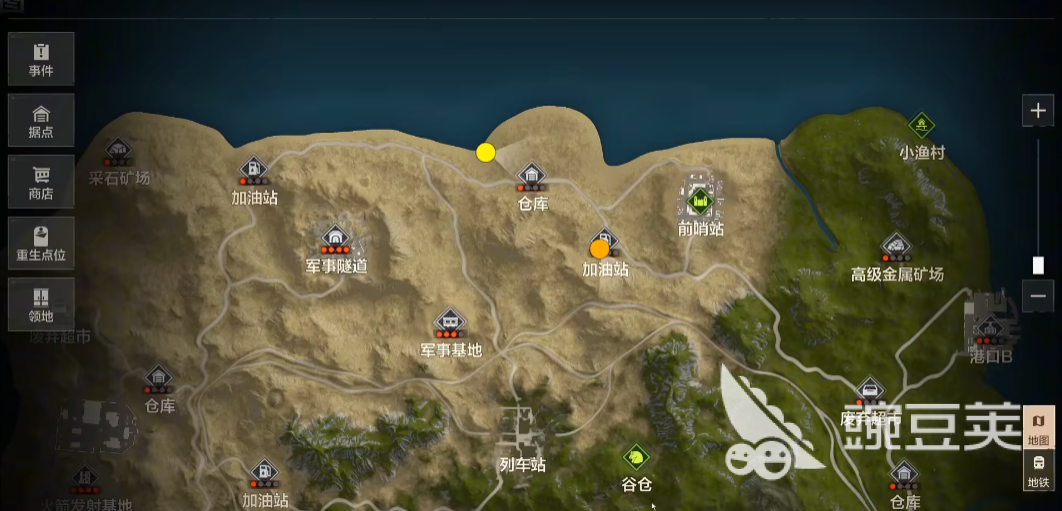Image resolution: width=1062 pixels, height=511 pixels.
Task: Select the green 谷仓 barn marker
Action: pyautogui.click(x=635, y=458)
